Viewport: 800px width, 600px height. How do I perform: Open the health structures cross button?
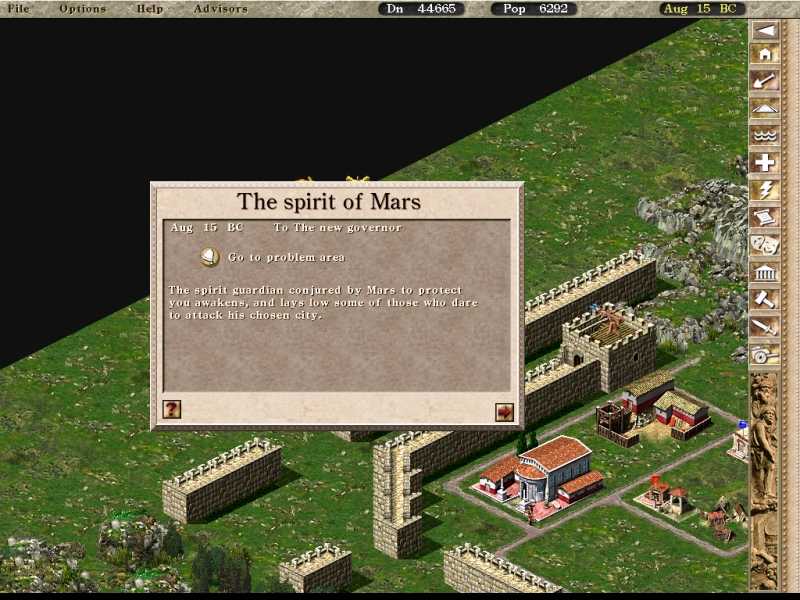[765, 163]
